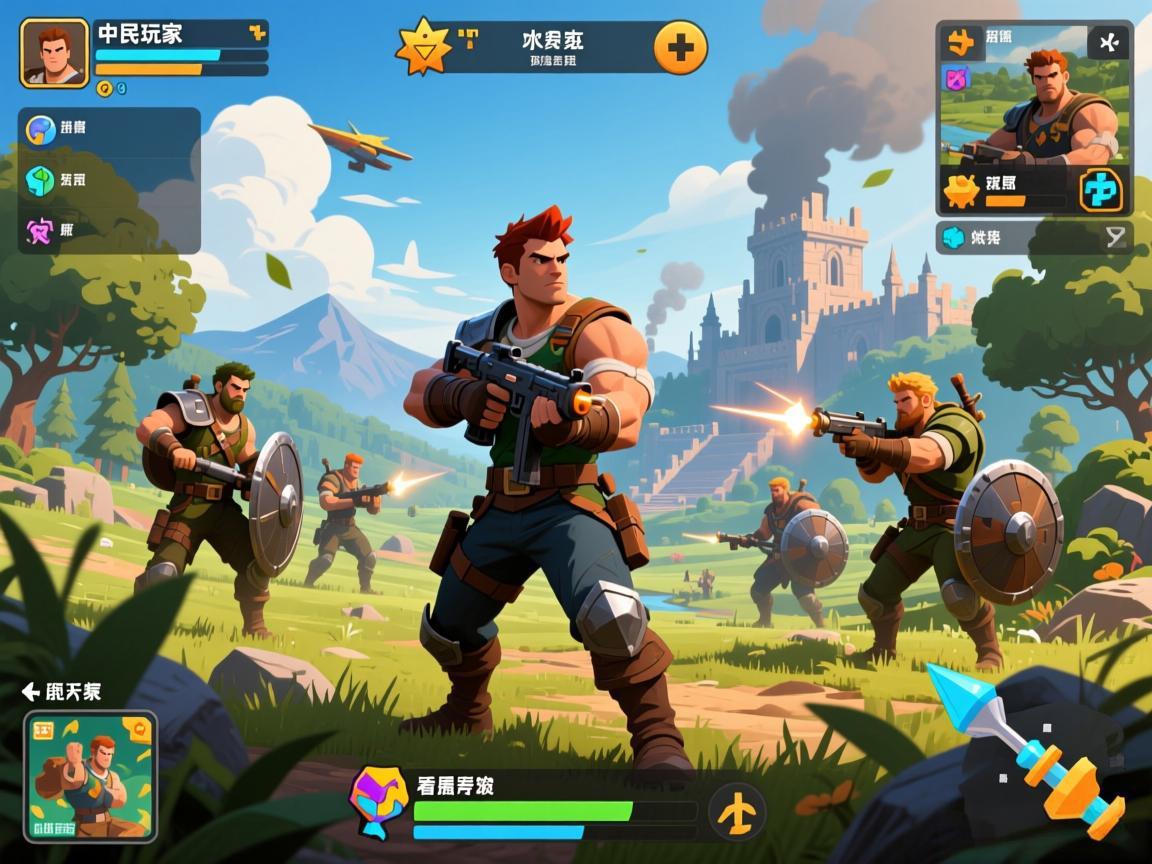Close the hero card with the X button
1152x864 pixels.
(1107, 43)
